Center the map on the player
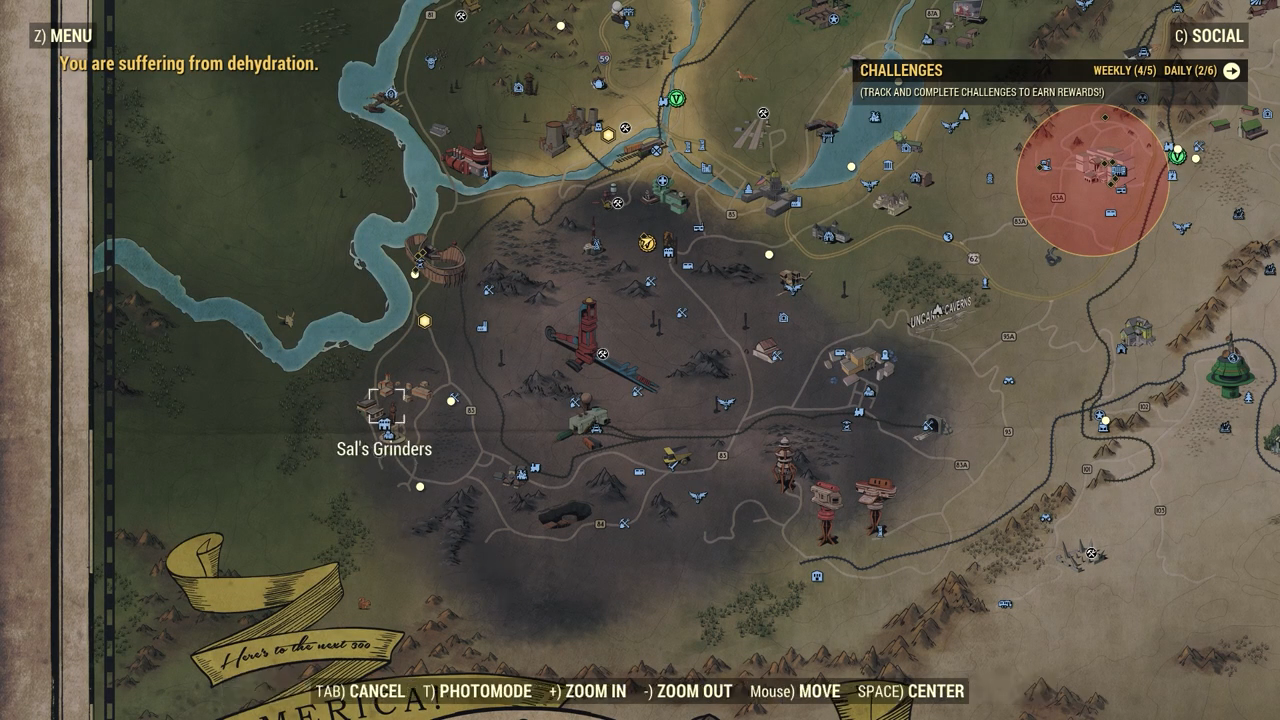Screen dimensions: 1280x720 pyautogui.click(x=910, y=691)
